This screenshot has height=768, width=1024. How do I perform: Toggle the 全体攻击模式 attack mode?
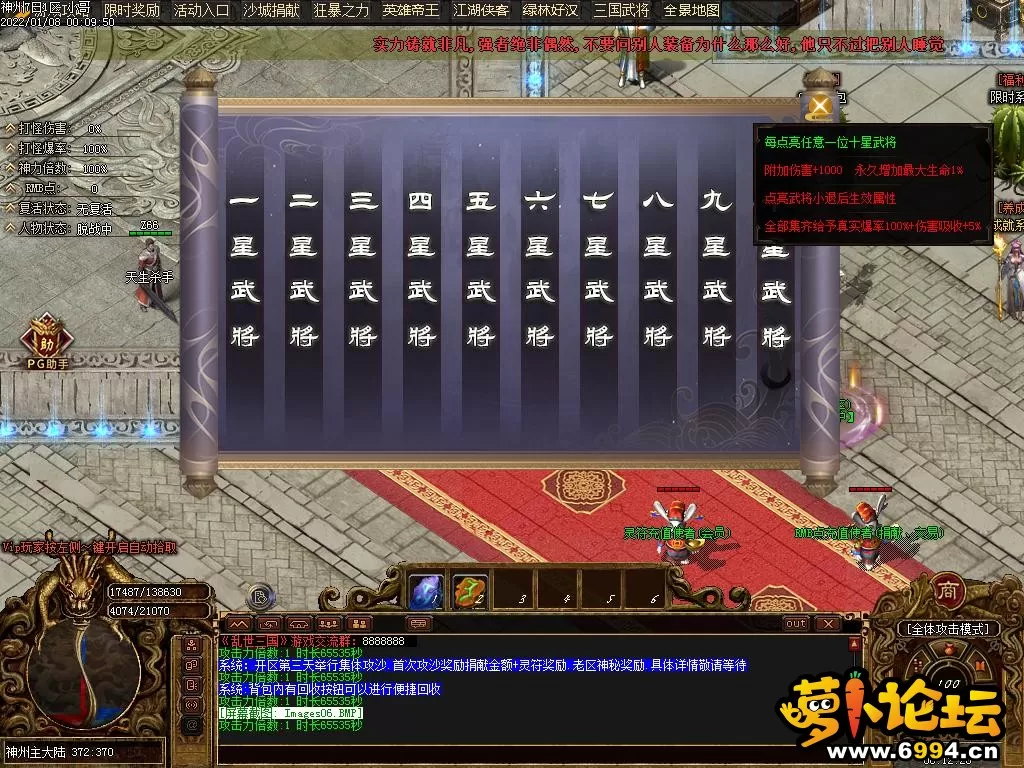click(948, 629)
